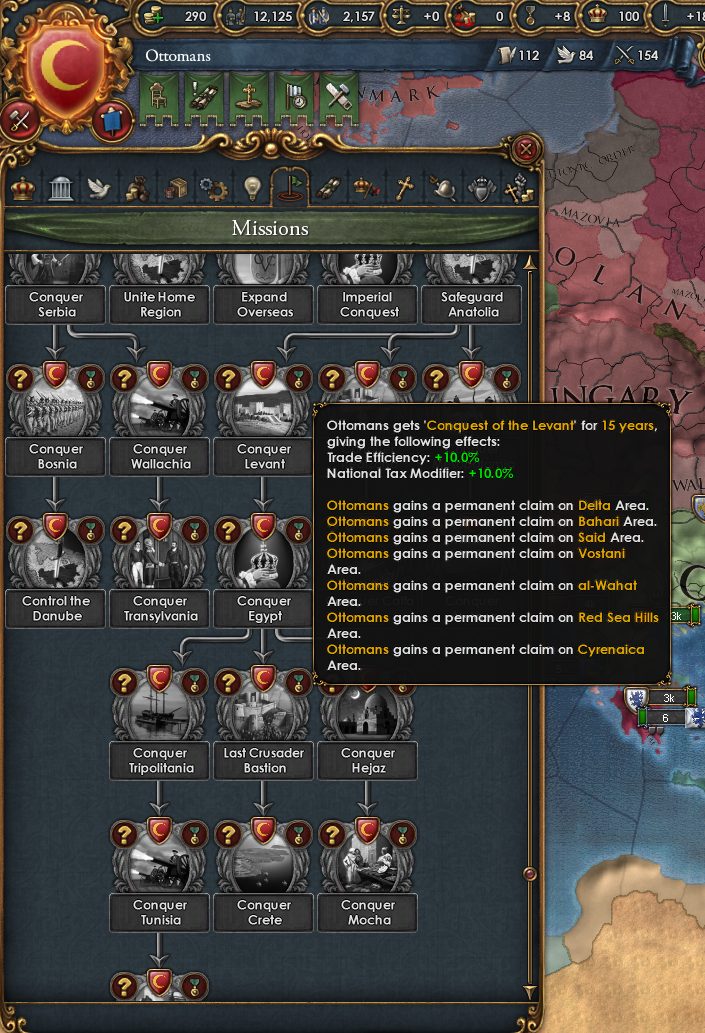Open the dove Diplomacy tab
The height and width of the screenshot is (1033, 705).
click(x=97, y=187)
